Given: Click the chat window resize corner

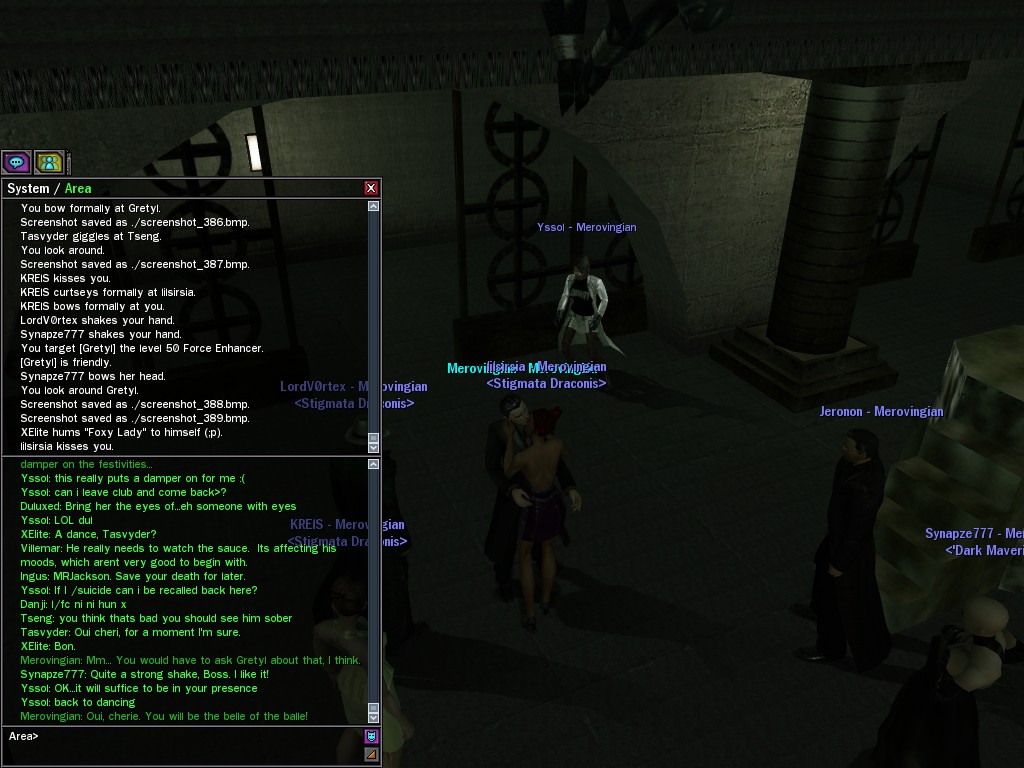Looking at the screenshot, I should tap(371, 755).
